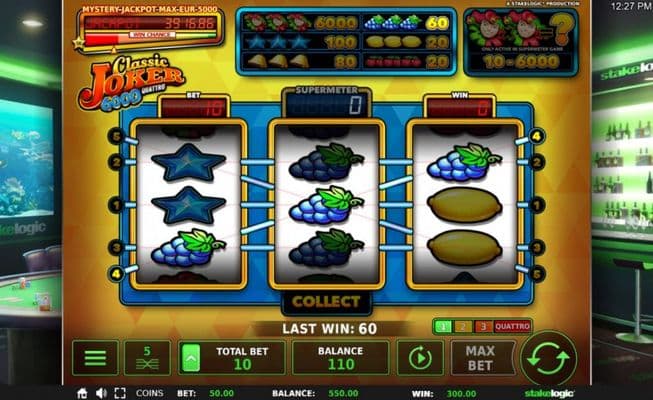This screenshot has height=400, width=653.
Task: Select bet mode 2
Action: click(x=461, y=327)
